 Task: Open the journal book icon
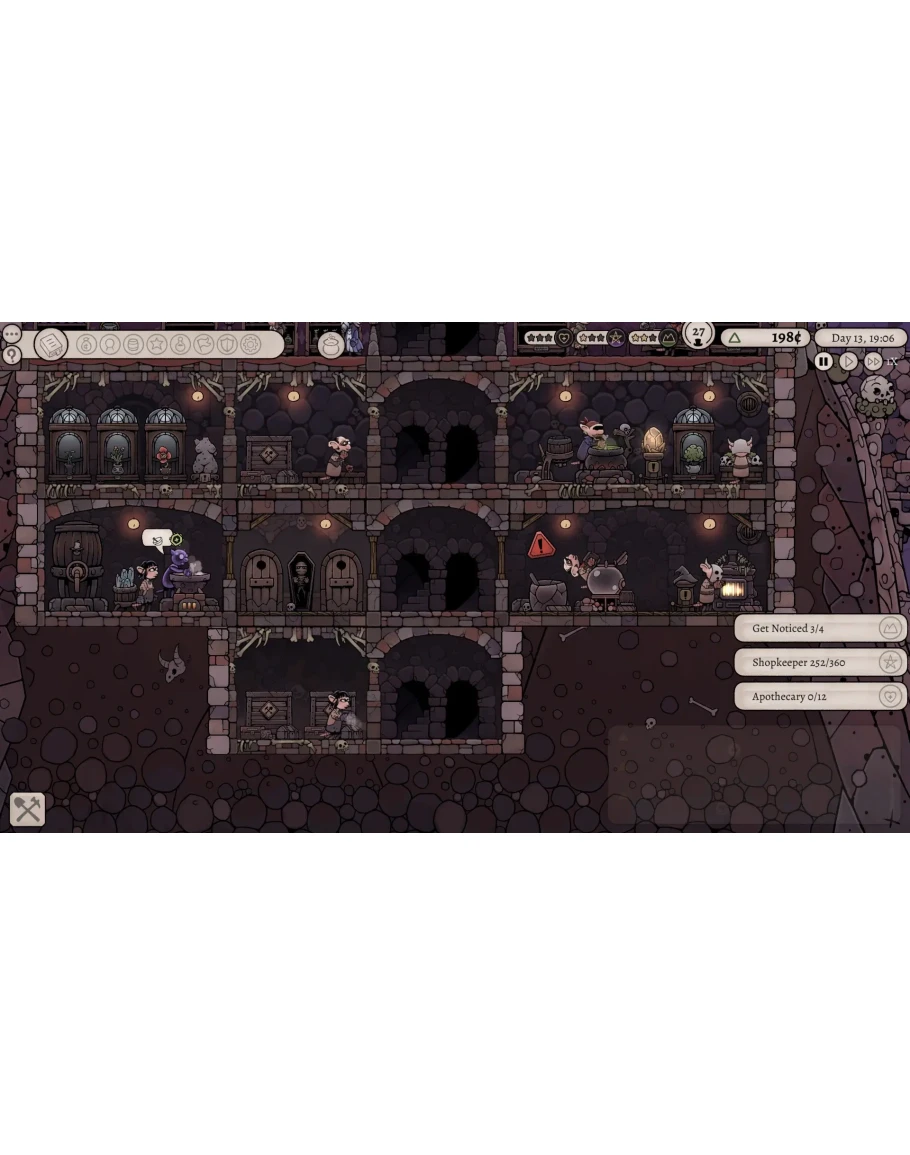[x=50, y=344]
